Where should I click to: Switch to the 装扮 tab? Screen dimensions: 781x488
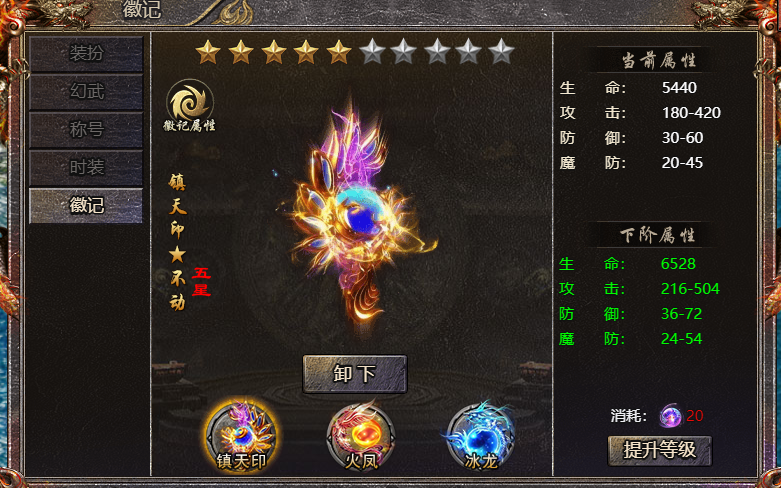point(86,54)
